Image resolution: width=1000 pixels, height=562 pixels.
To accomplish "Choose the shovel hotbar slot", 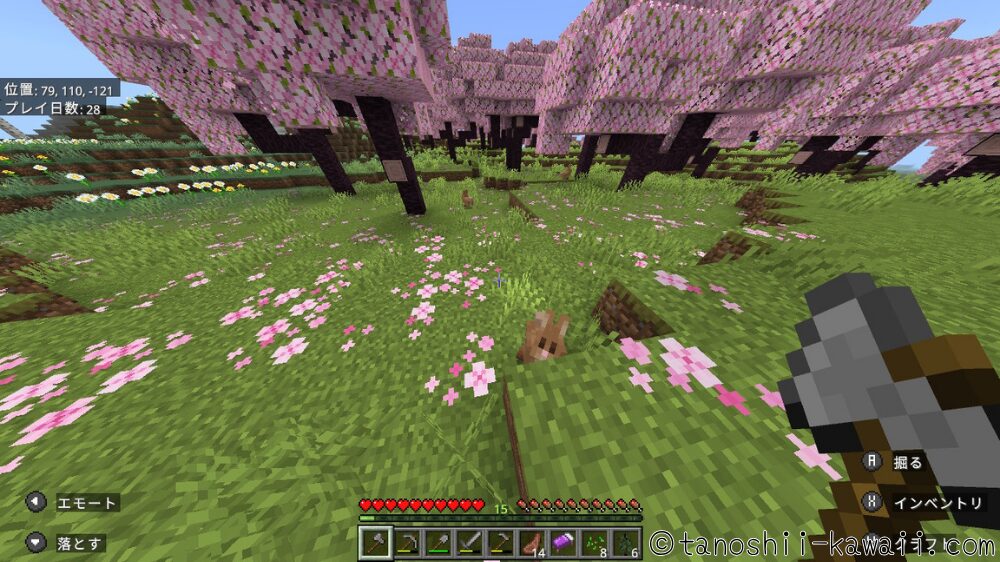I will click(438, 543).
